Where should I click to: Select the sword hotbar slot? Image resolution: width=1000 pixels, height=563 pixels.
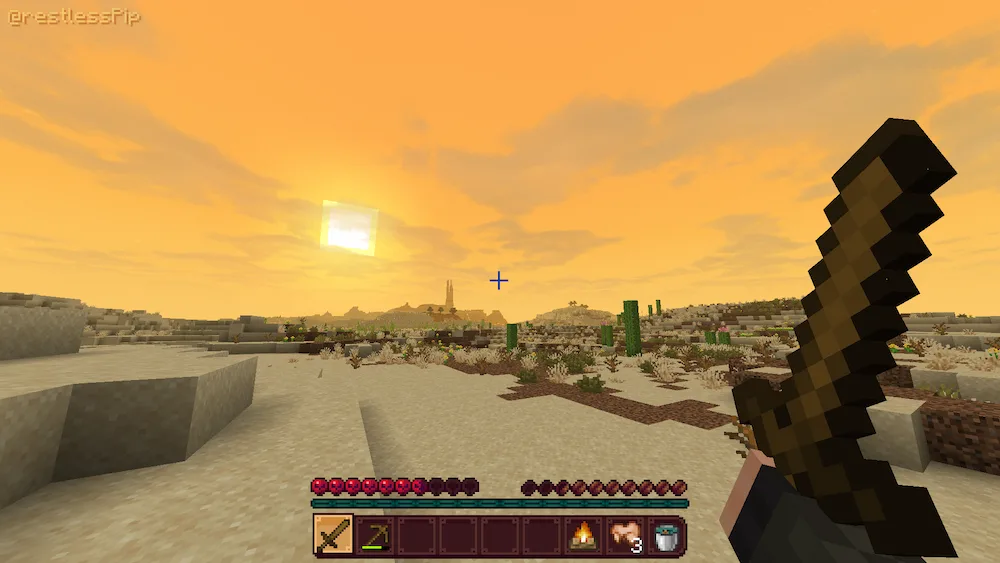(x=333, y=536)
